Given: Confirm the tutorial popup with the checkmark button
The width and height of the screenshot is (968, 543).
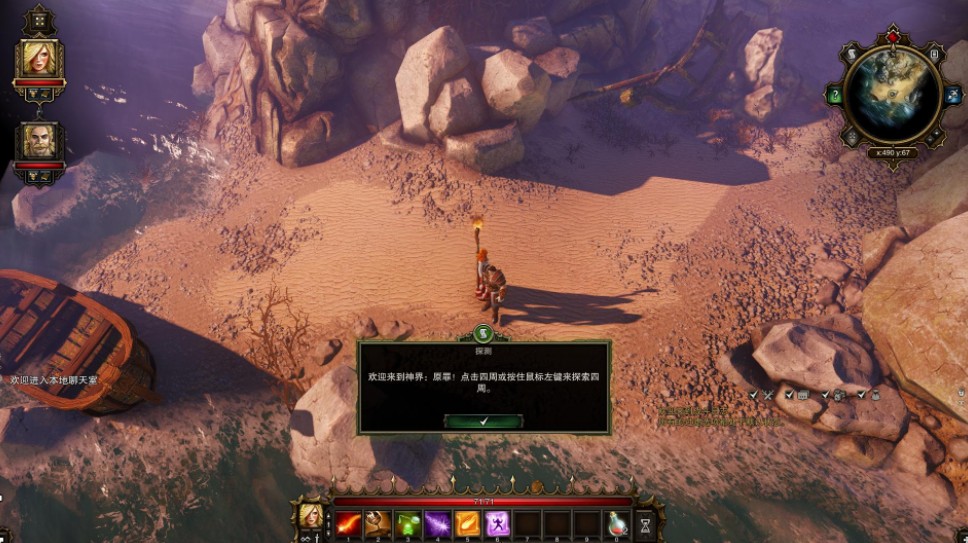Looking at the screenshot, I should [483, 422].
